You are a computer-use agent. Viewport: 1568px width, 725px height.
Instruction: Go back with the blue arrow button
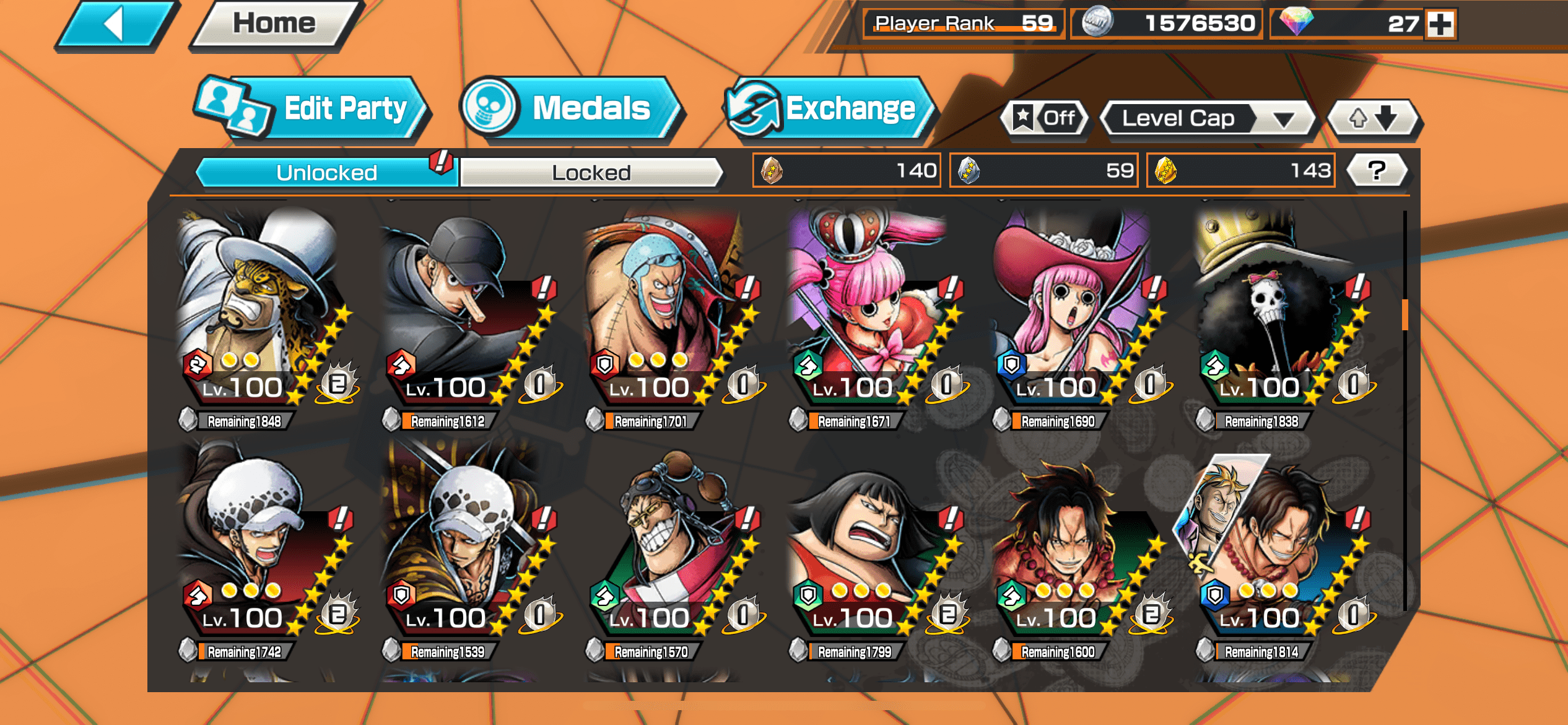(x=115, y=25)
